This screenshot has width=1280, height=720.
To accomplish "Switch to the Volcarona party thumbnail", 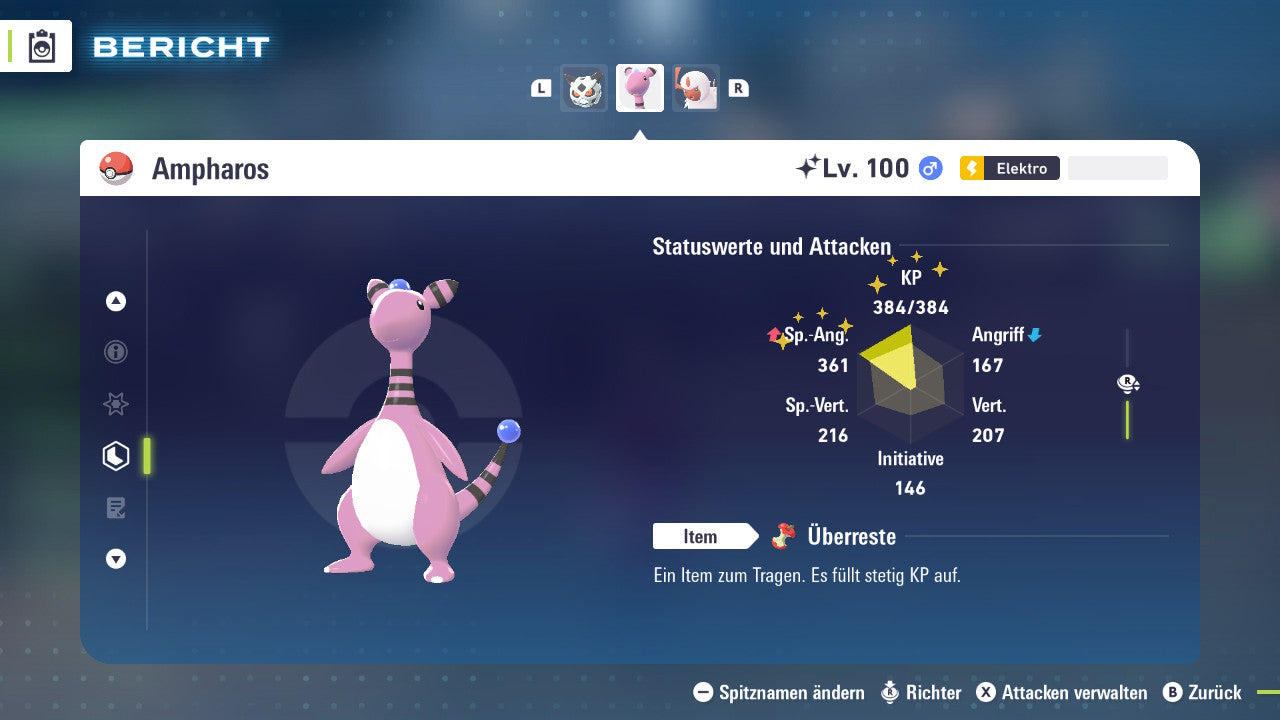I will [x=696, y=88].
